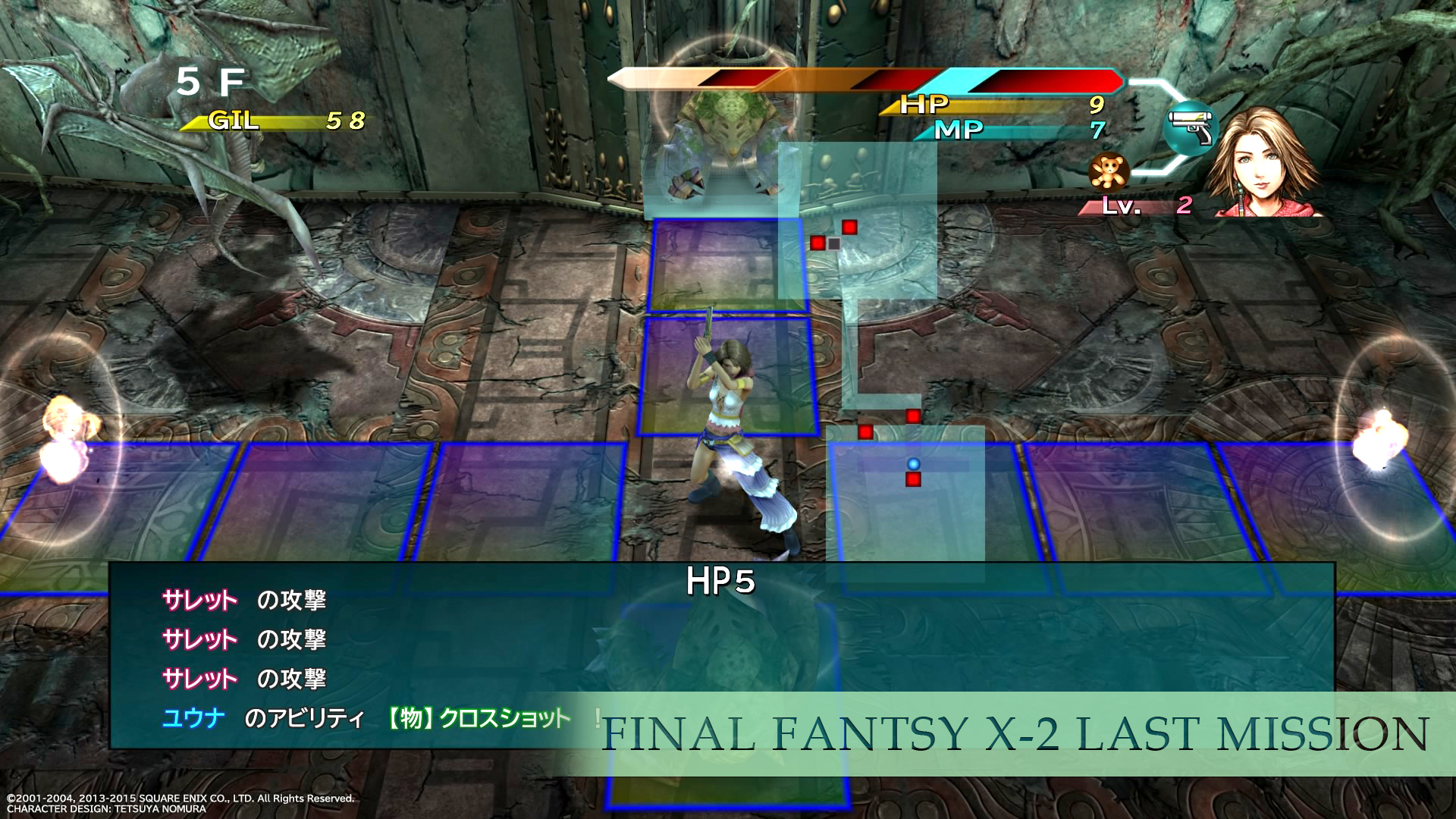
Task: Click the upper red enemy marker square
Action: tap(849, 227)
